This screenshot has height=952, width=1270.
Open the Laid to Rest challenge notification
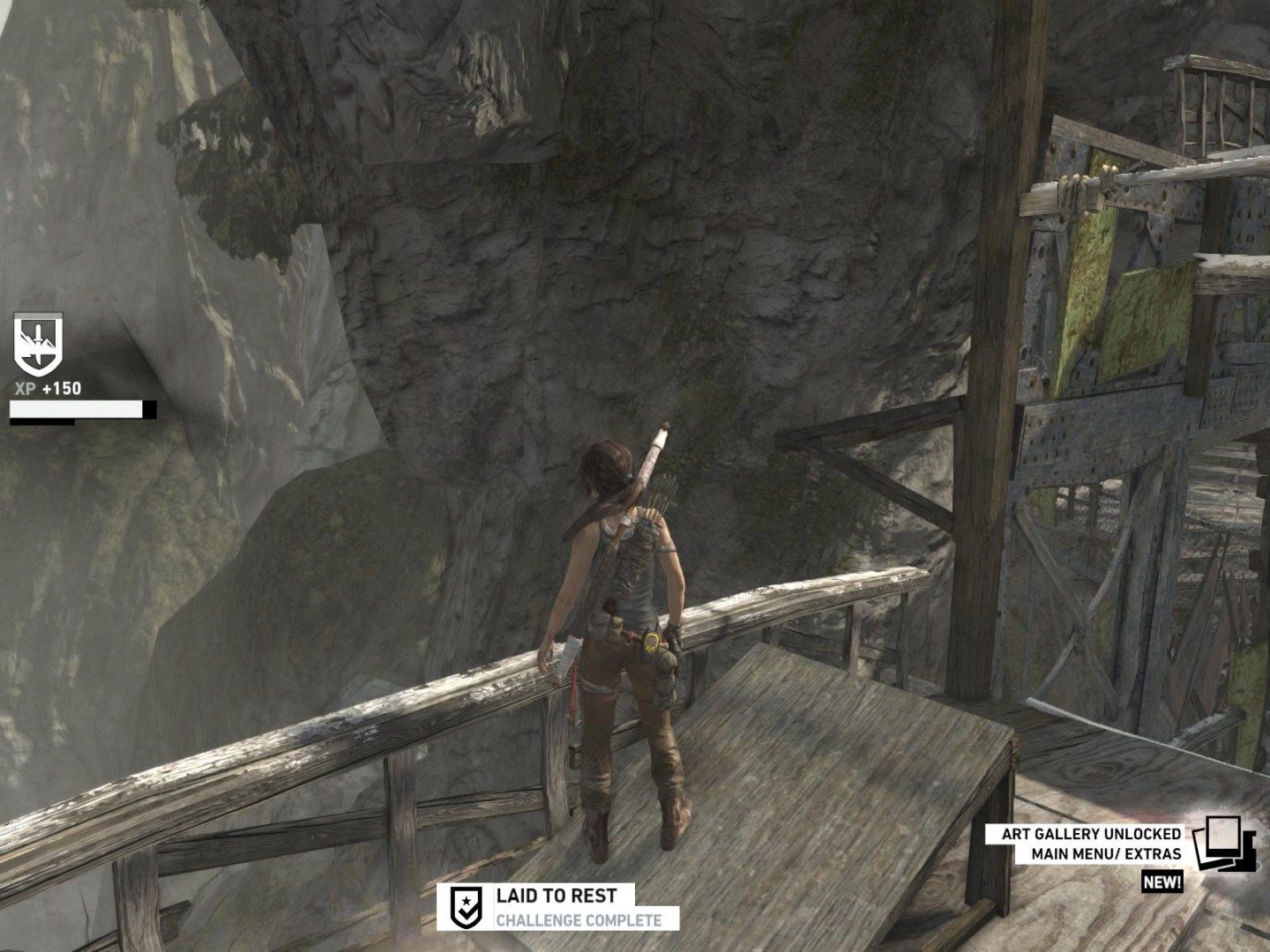(558, 907)
